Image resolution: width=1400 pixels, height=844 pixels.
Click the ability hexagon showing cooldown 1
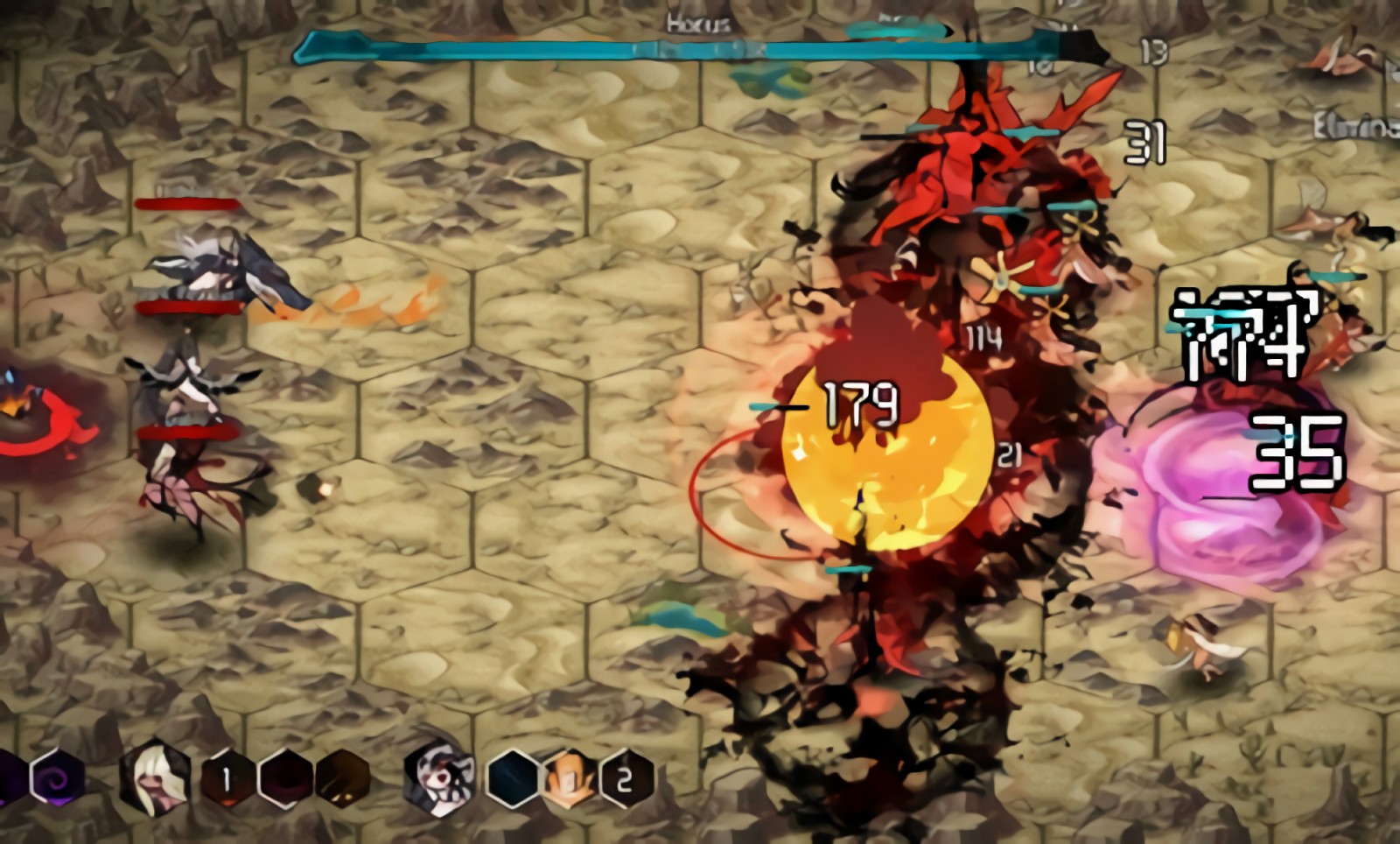(227, 778)
